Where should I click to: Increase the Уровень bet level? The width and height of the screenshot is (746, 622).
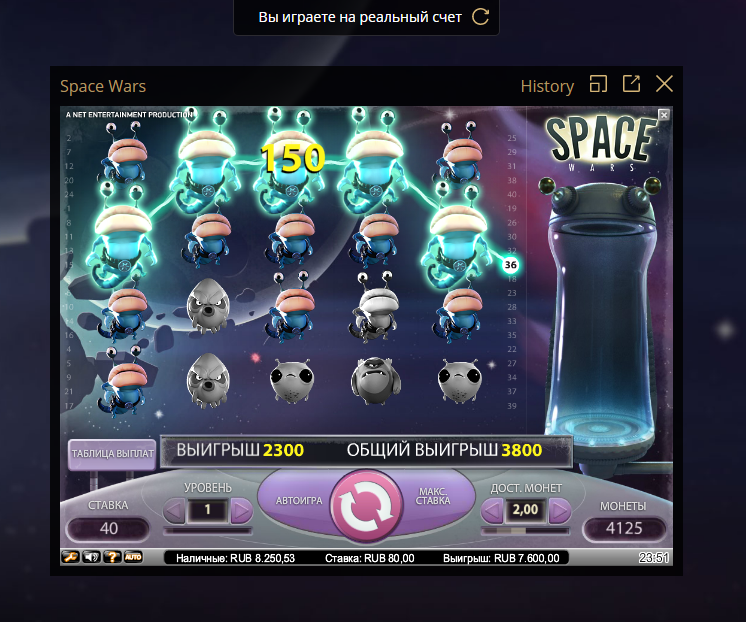tap(241, 511)
